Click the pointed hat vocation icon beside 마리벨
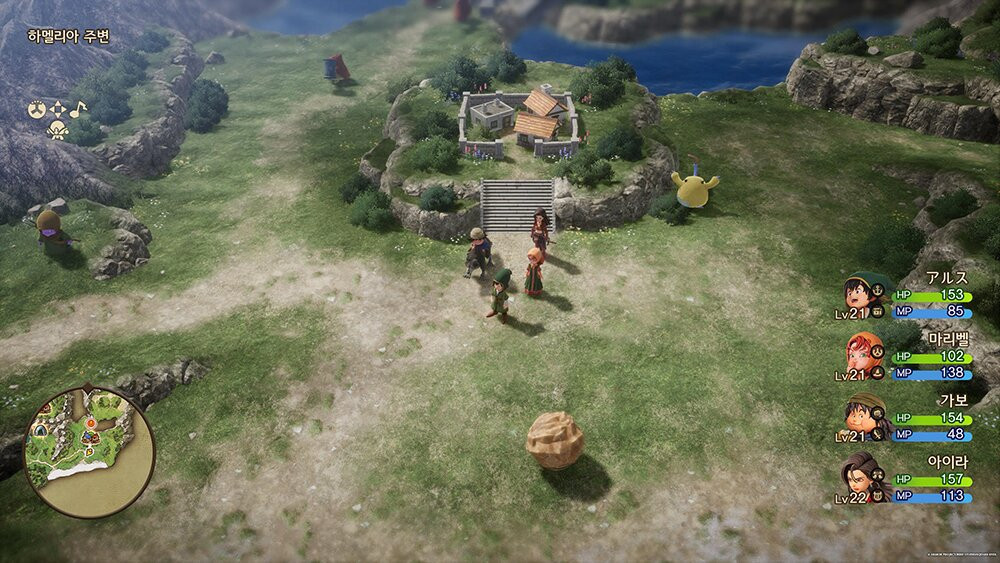Image resolution: width=1000 pixels, height=563 pixels. (x=879, y=373)
